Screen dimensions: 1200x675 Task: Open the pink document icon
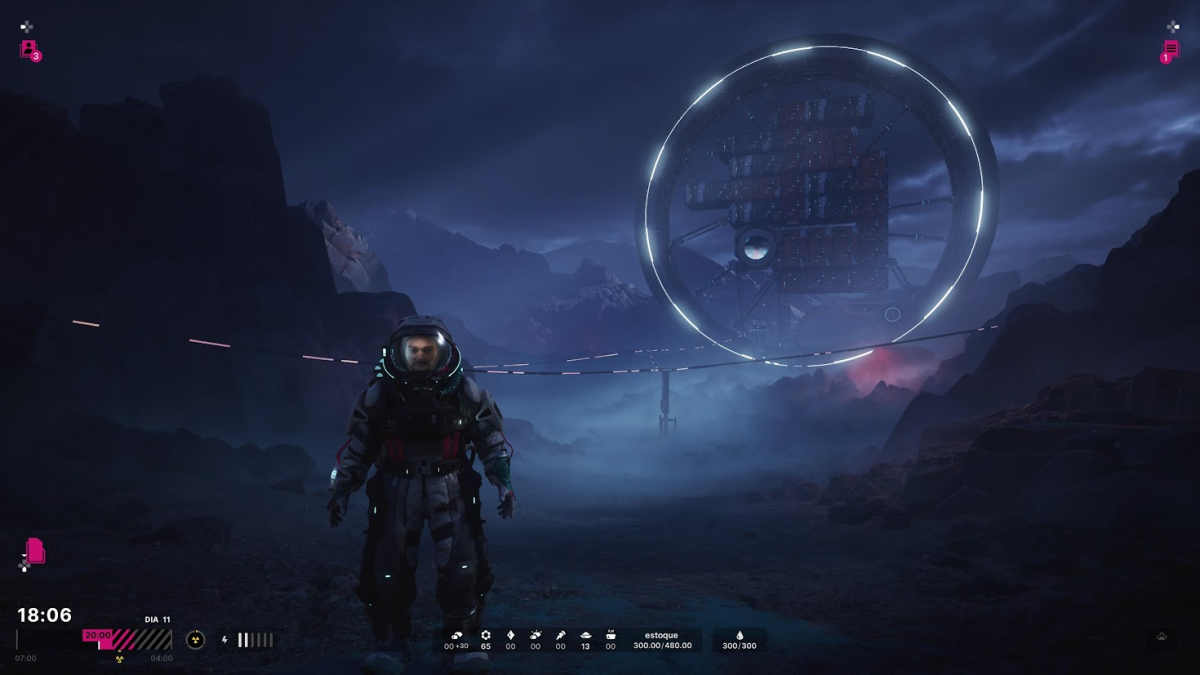[35, 550]
